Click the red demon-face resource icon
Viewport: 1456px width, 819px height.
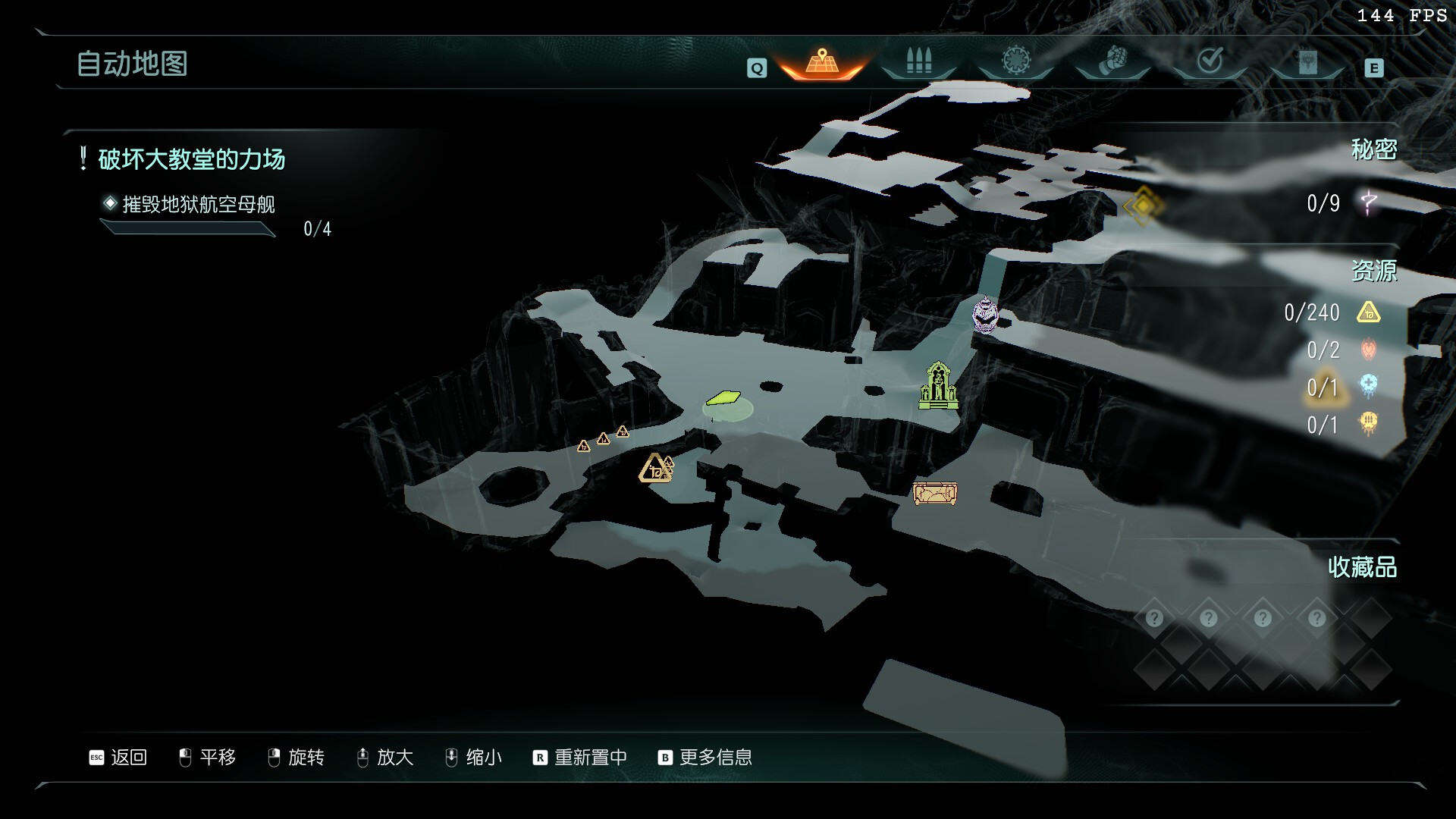click(x=1368, y=349)
